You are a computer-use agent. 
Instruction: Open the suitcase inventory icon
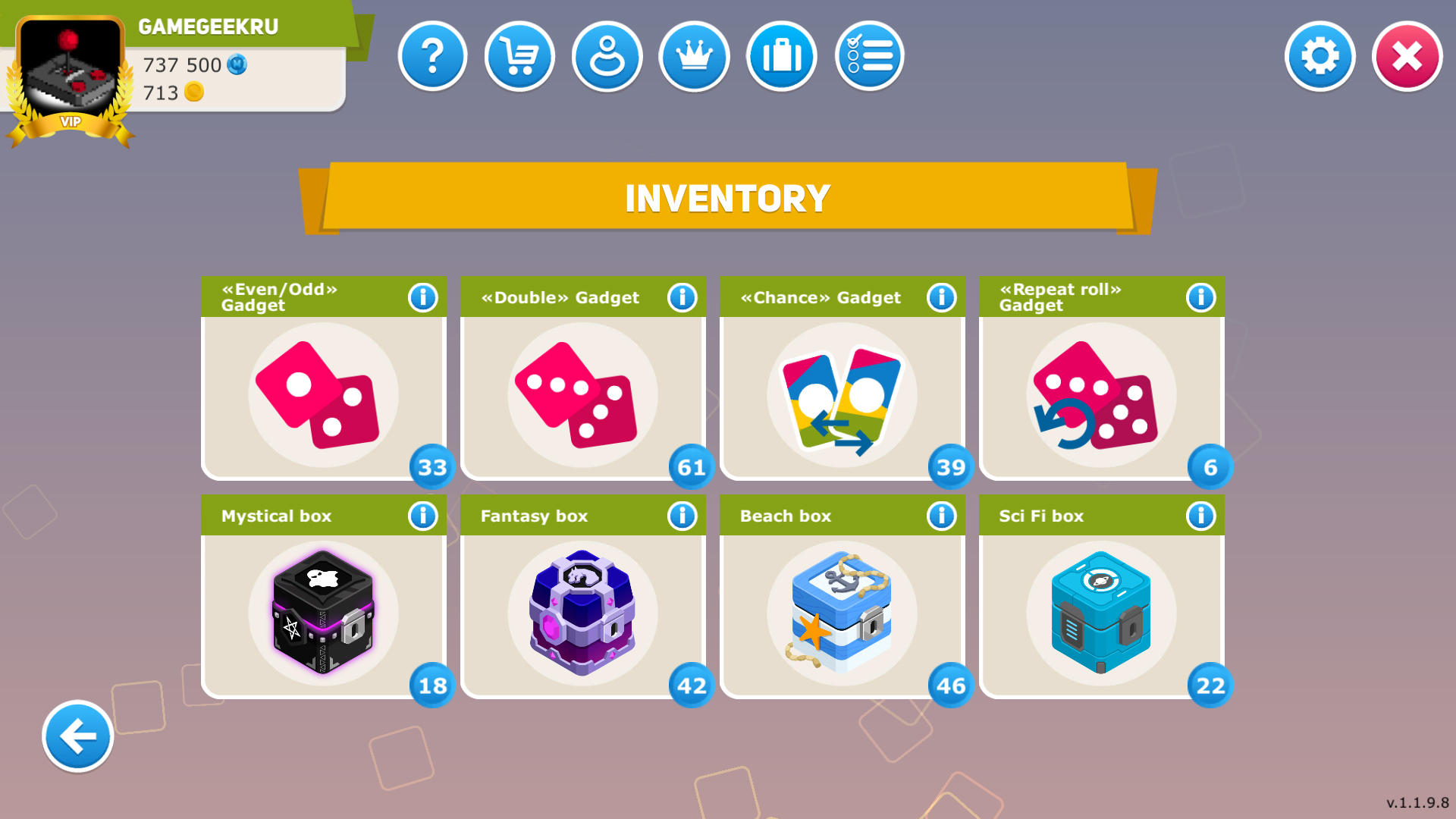click(781, 56)
